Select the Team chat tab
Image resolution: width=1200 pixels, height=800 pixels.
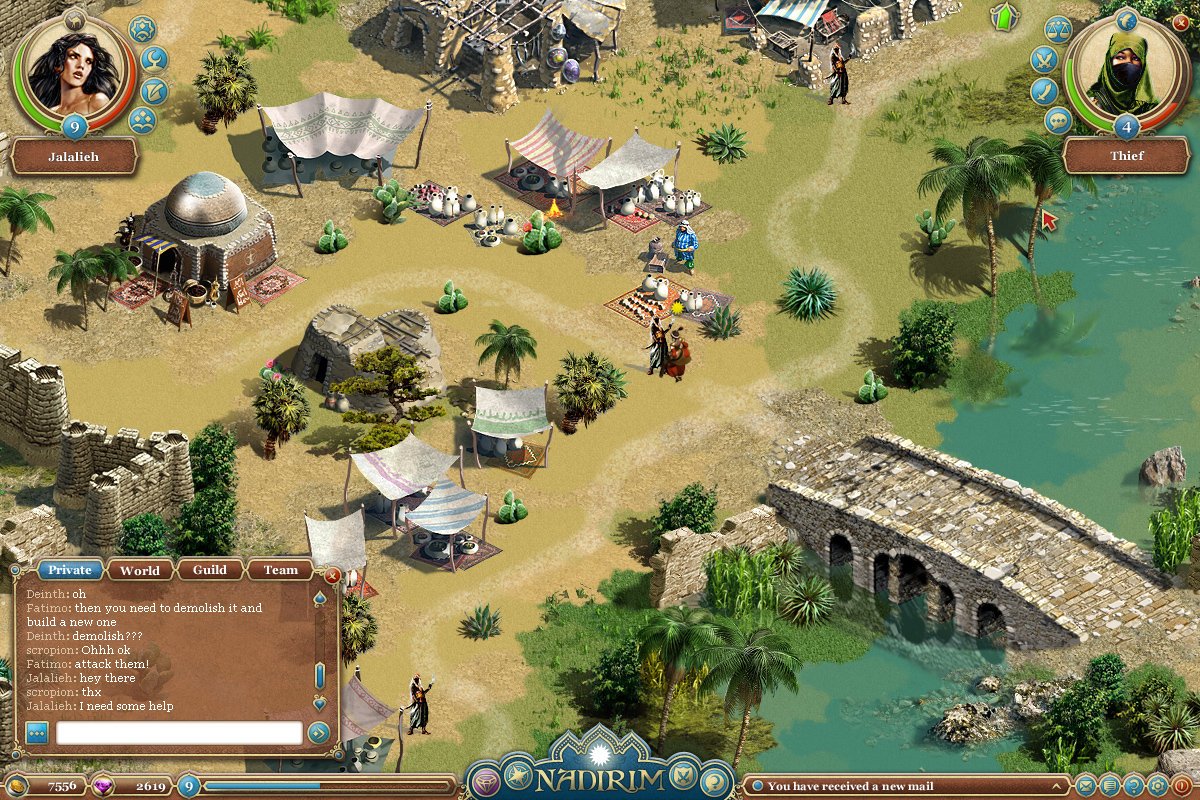(280, 570)
